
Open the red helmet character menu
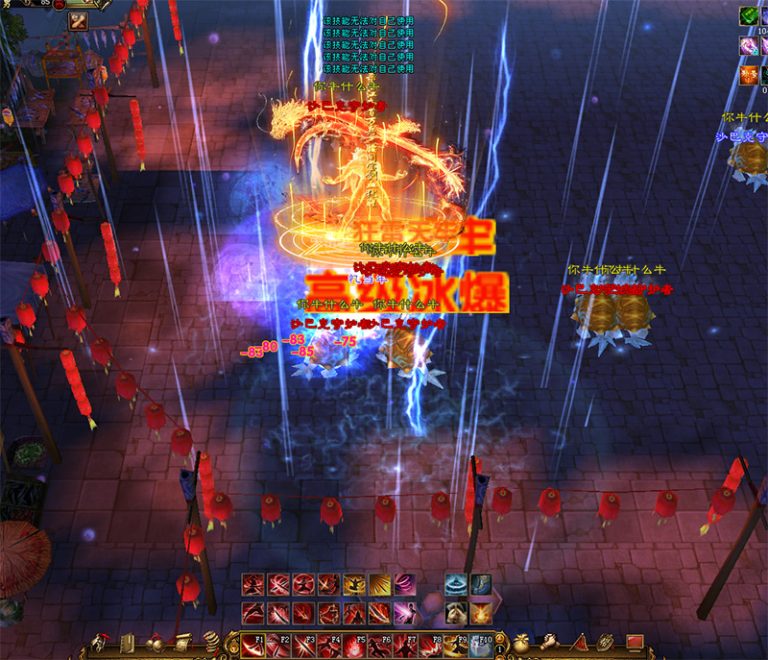(x=100, y=643)
